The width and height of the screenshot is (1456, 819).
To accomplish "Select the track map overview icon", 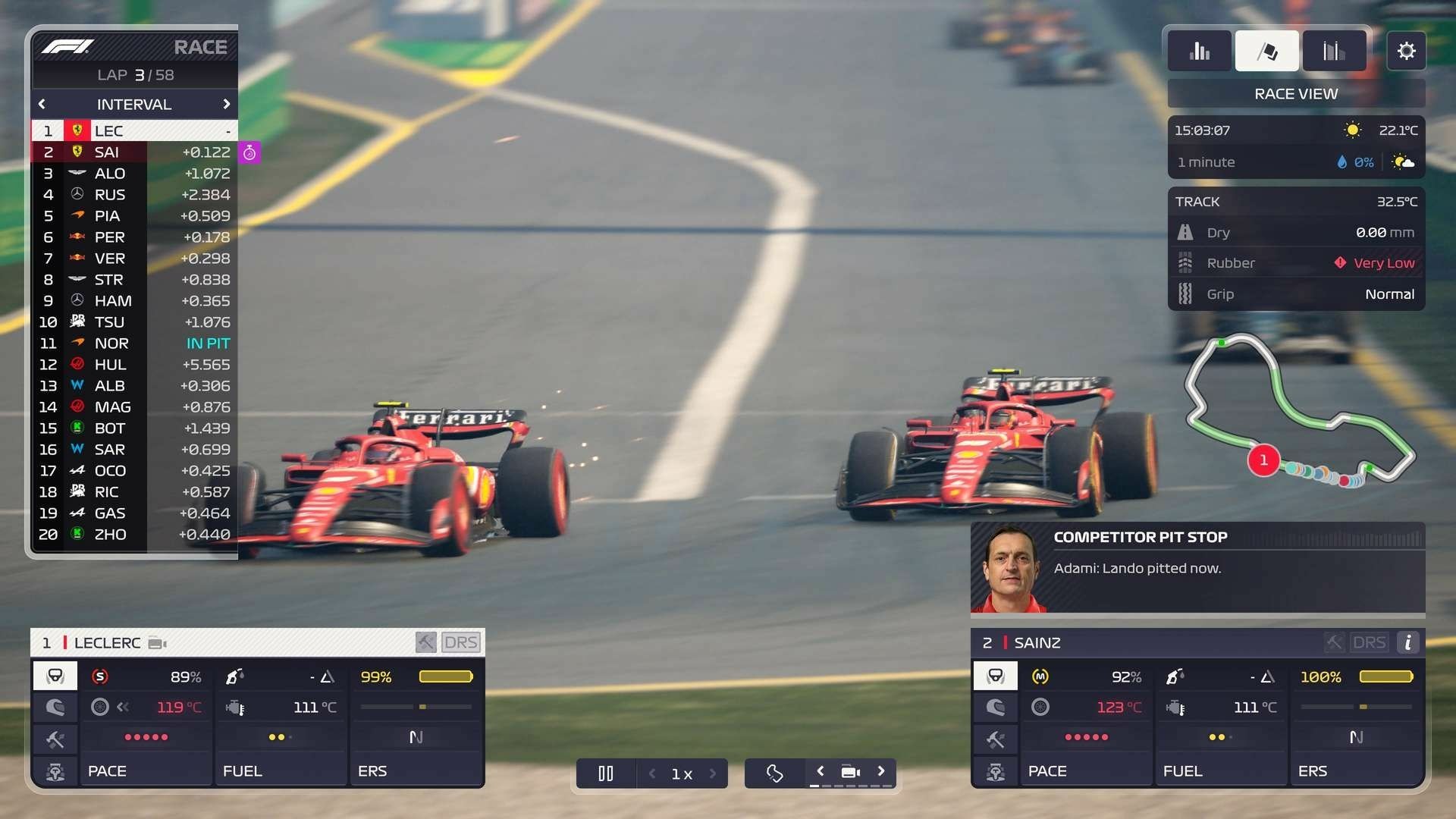I will pyautogui.click(x=774, y=773).
